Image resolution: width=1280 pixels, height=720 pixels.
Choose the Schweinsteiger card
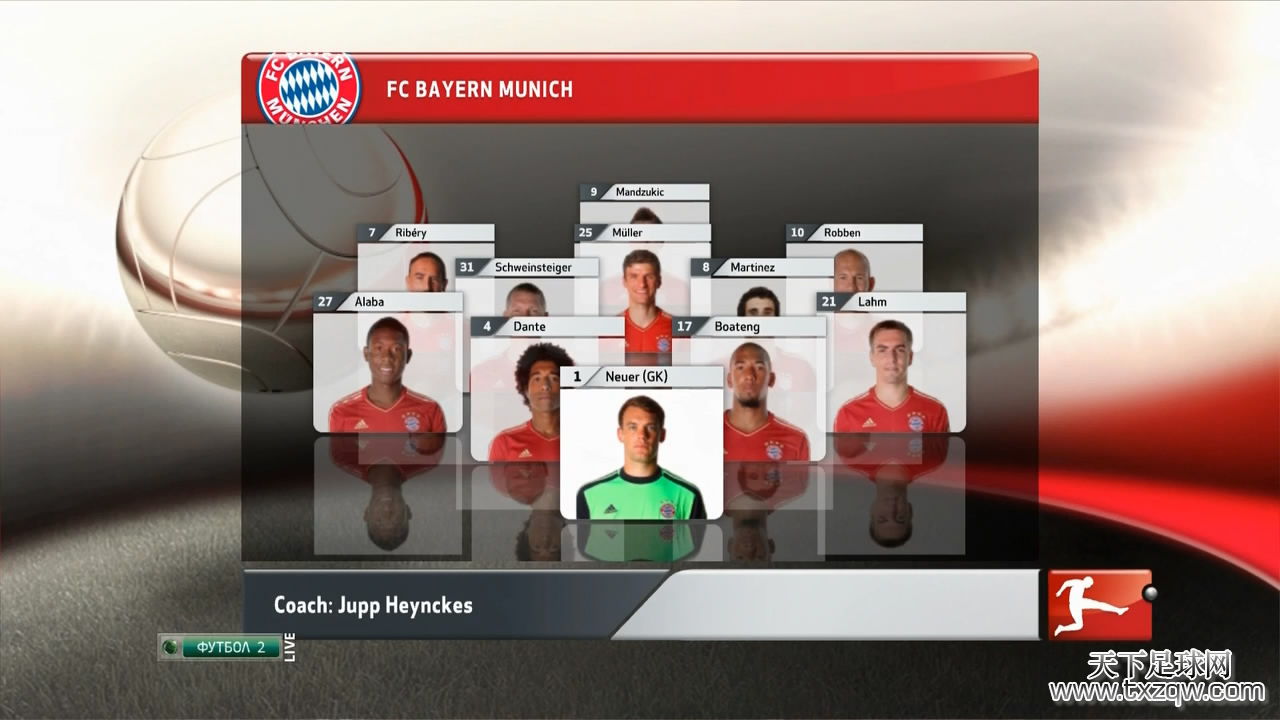pos(526,285)
